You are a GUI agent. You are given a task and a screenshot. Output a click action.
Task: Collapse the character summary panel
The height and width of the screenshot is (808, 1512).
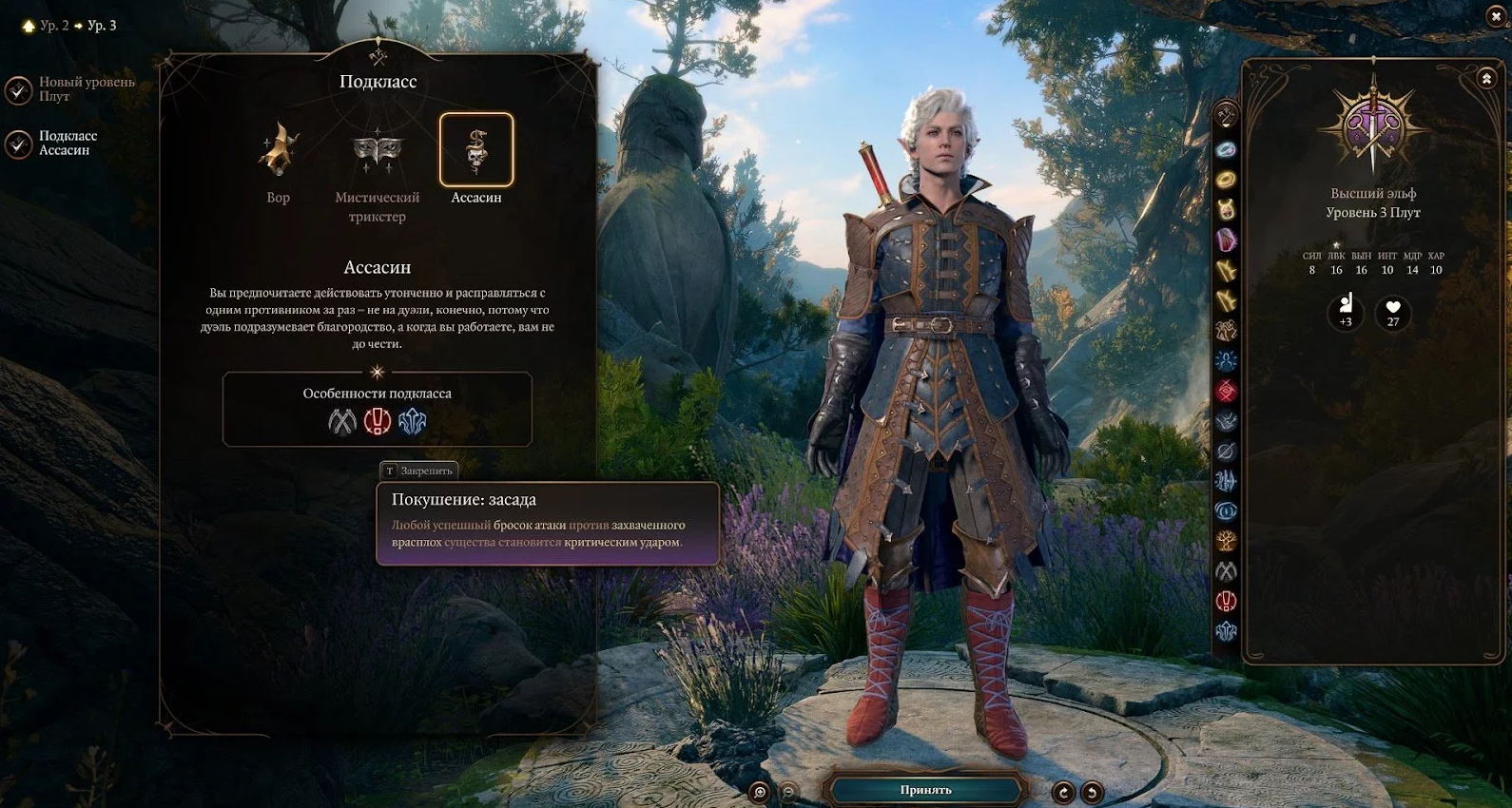click(x=1486, y=79)
